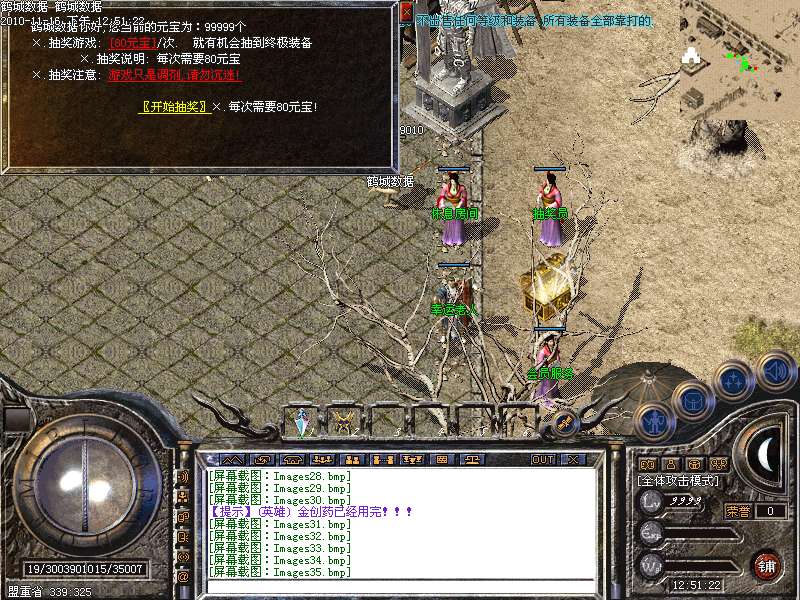Click the OUT button above chat
The width and height of the screenshot is (800, 600).
pyautogui.click(x=542, y=460)
